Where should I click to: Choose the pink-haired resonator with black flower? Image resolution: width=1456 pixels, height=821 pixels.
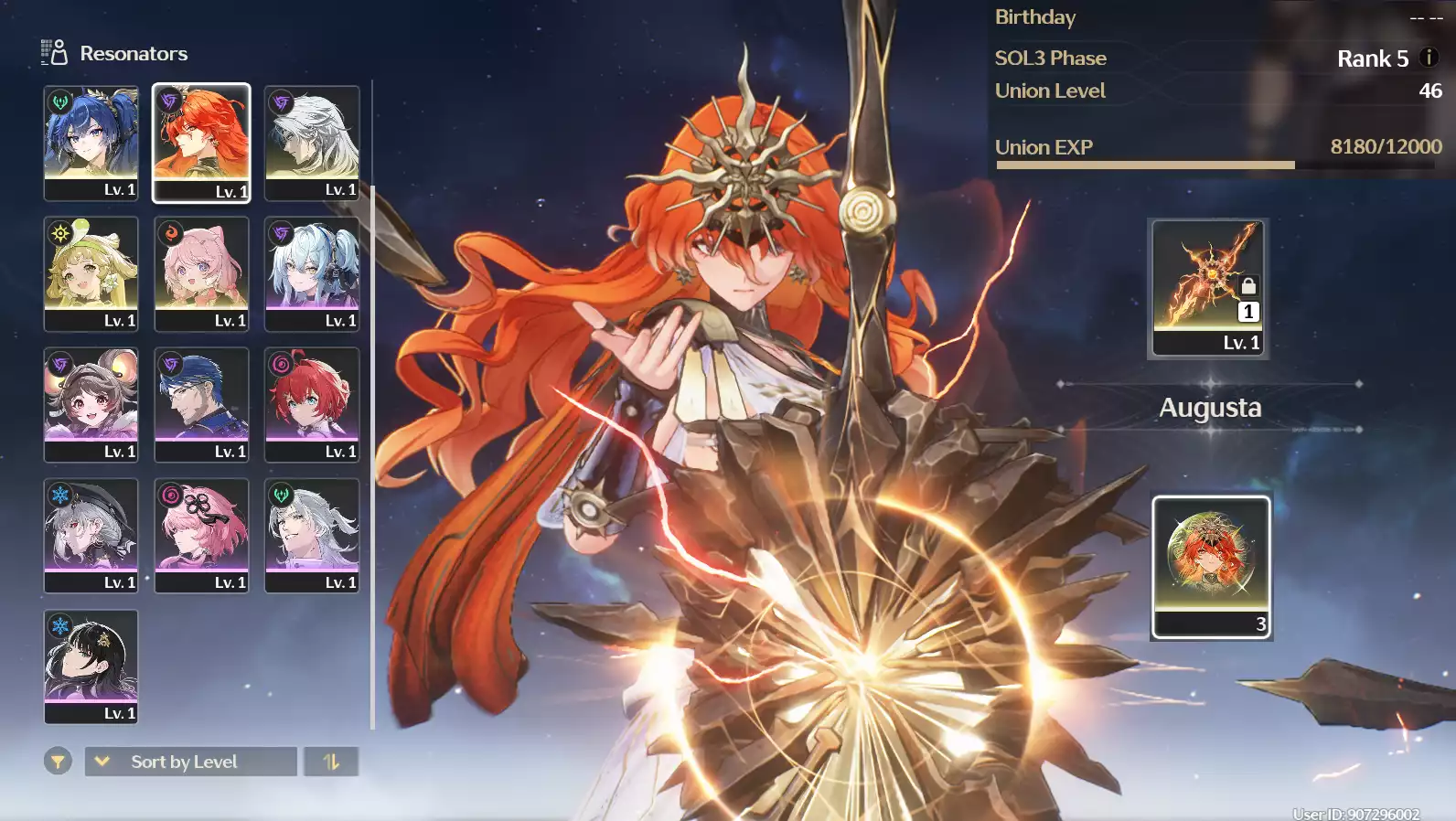[x=201, y=534]
